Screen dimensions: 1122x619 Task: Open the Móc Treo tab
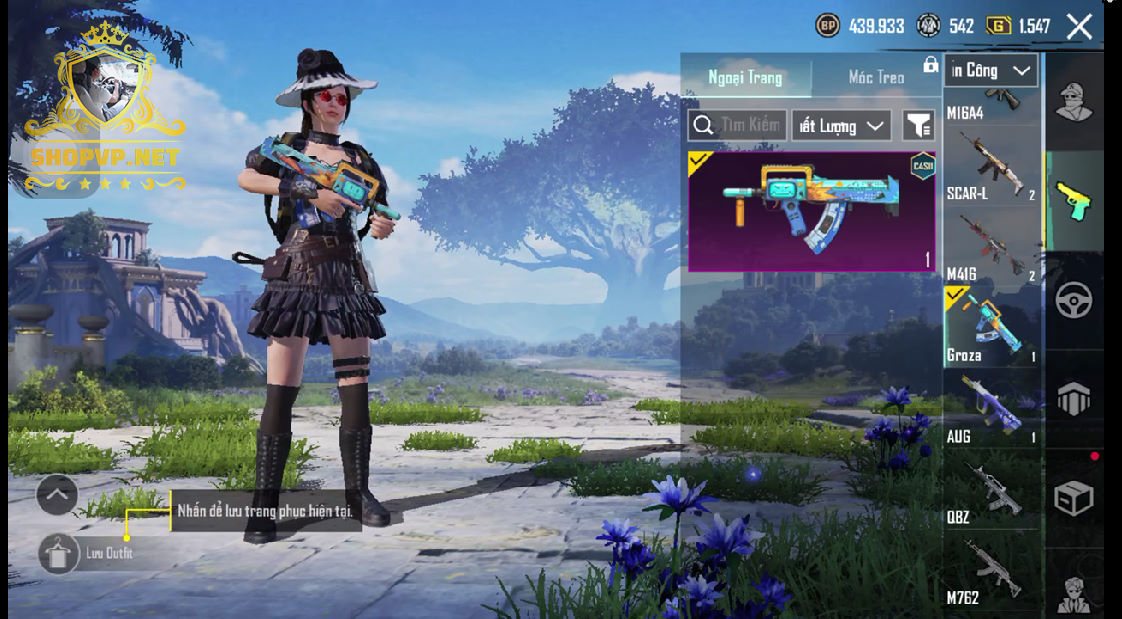coord(876,77)
